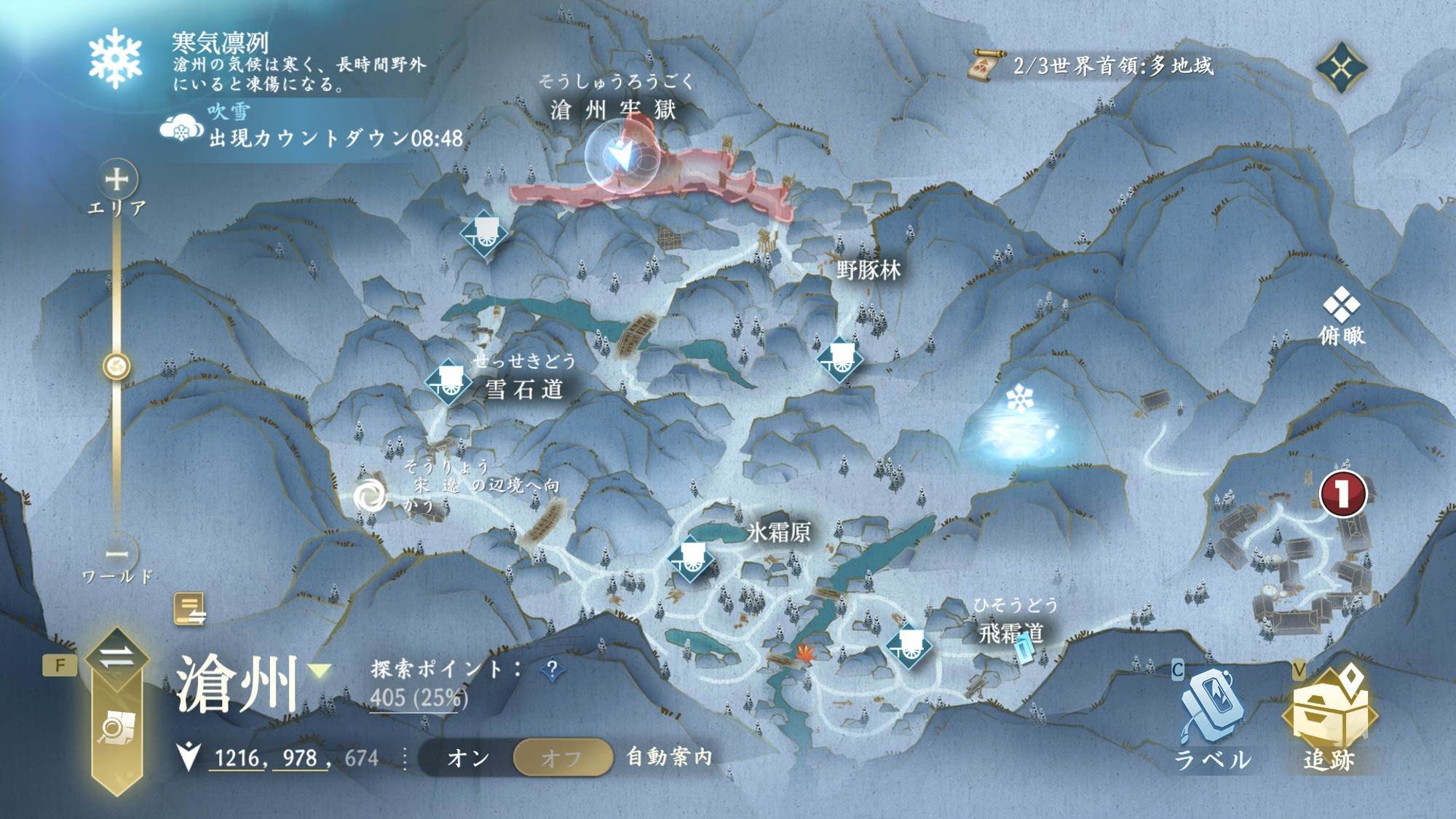Select the オフ auto-guidance option
This screenshot has height=819, width=1456.
561,758
